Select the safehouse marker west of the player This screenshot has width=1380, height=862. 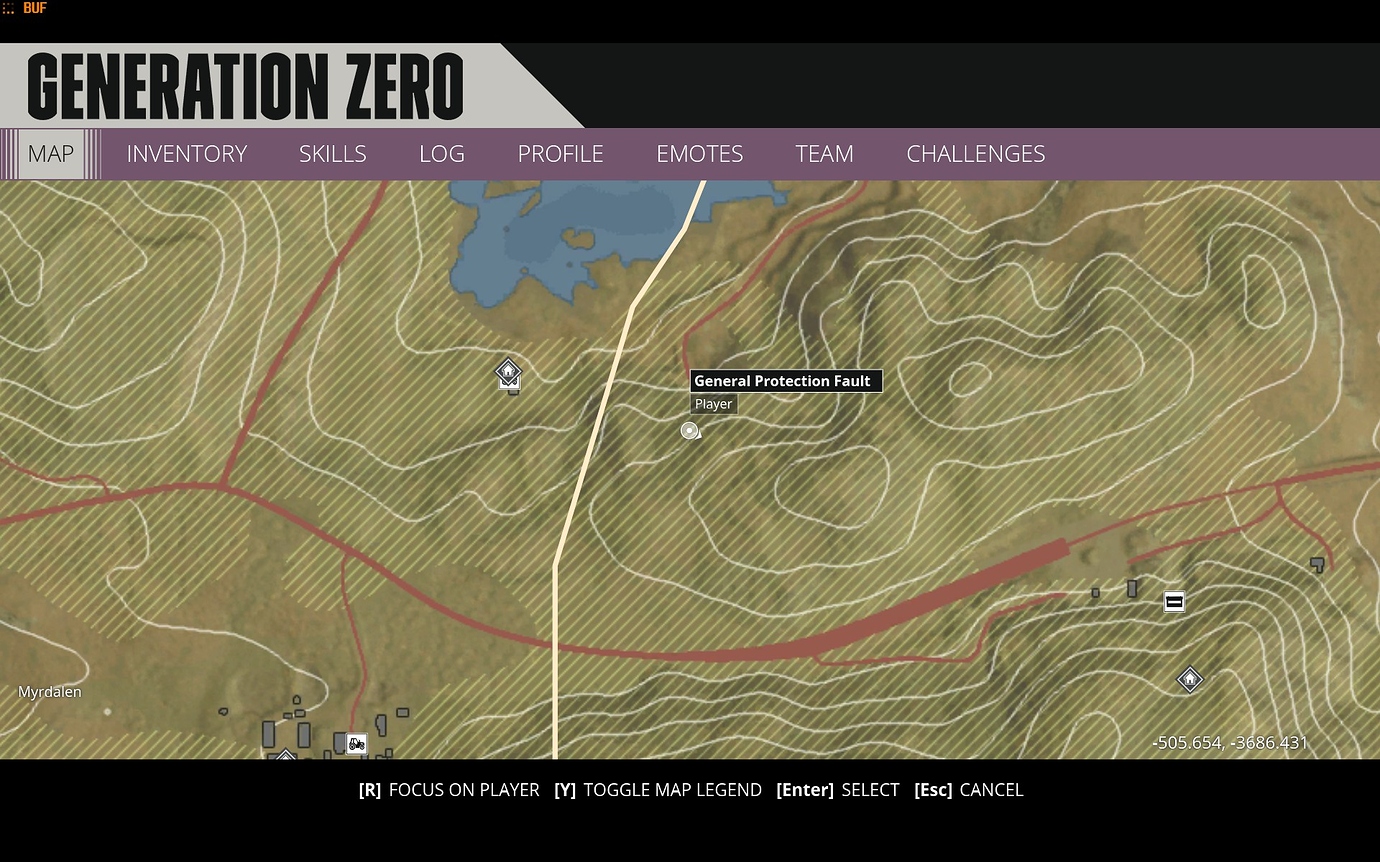(508, 373)
